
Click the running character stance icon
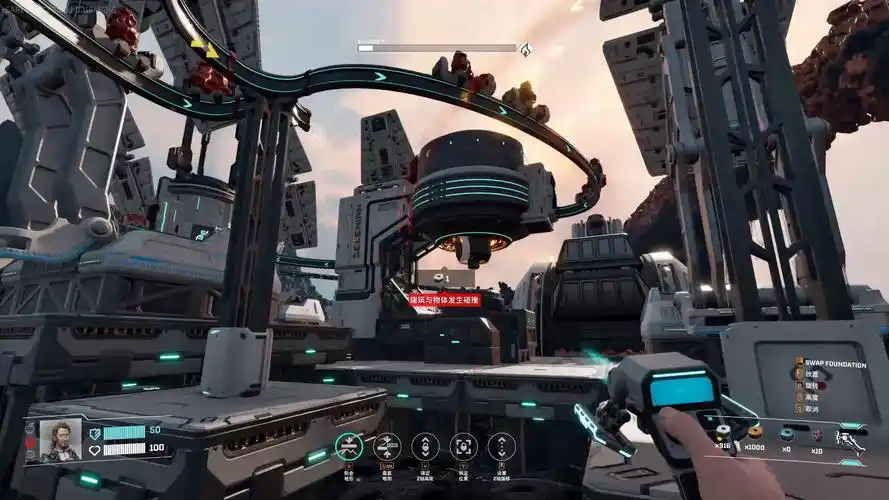(851, 440)
